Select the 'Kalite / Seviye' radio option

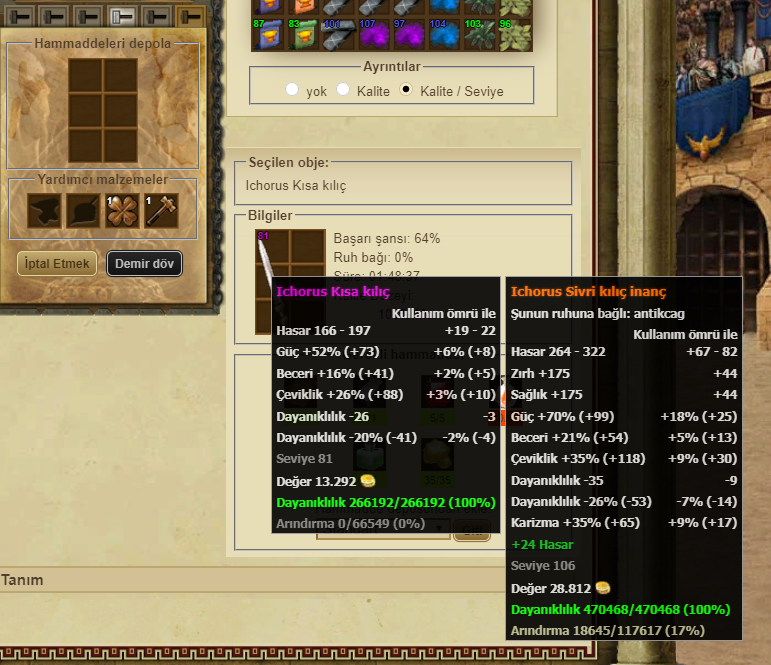pyautogui.click(x=406, y=90)
